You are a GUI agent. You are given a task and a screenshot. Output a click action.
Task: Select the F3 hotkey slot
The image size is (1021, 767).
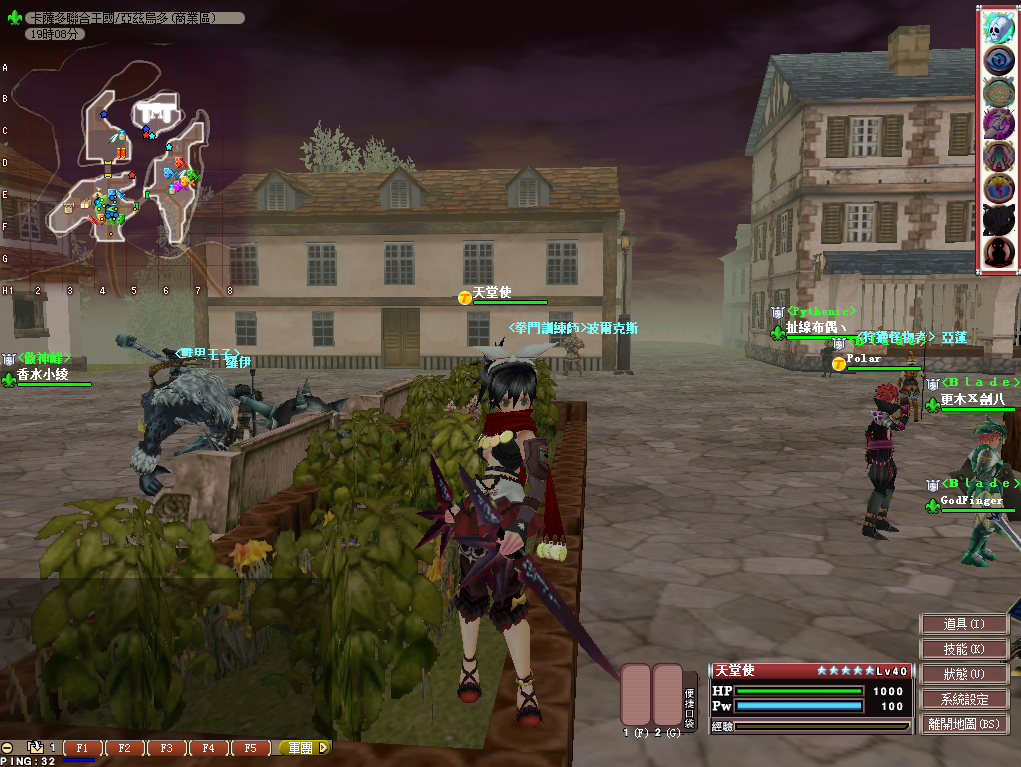(x=166, y=748)
